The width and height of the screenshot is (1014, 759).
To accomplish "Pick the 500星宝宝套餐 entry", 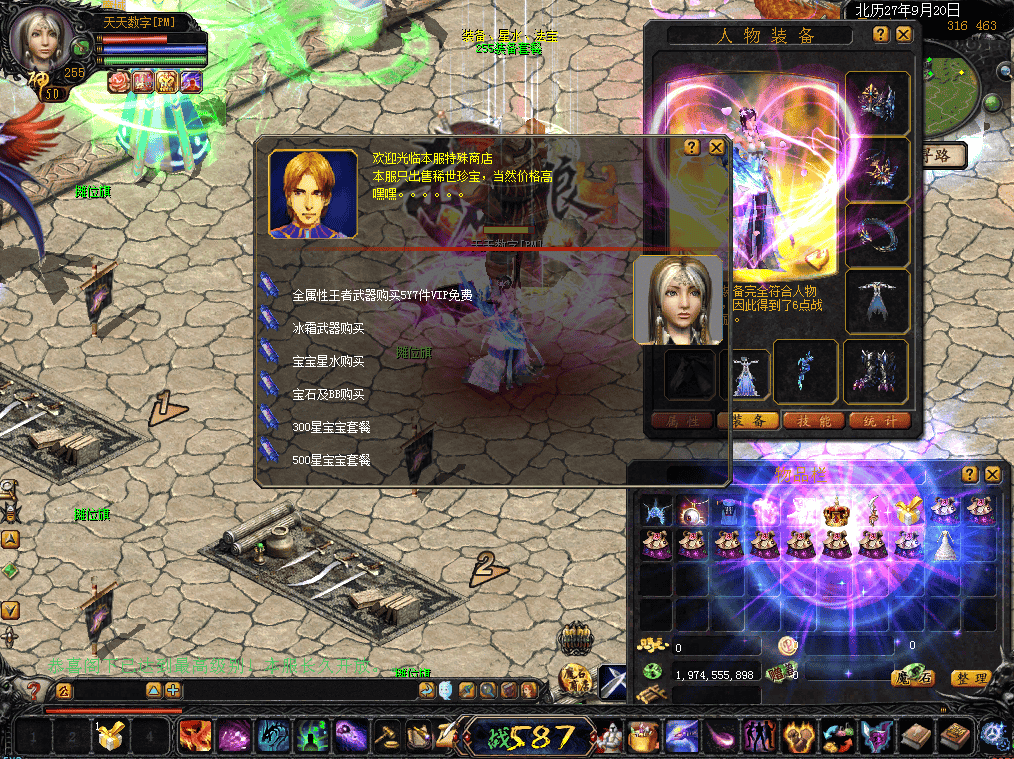I will 331,460.
